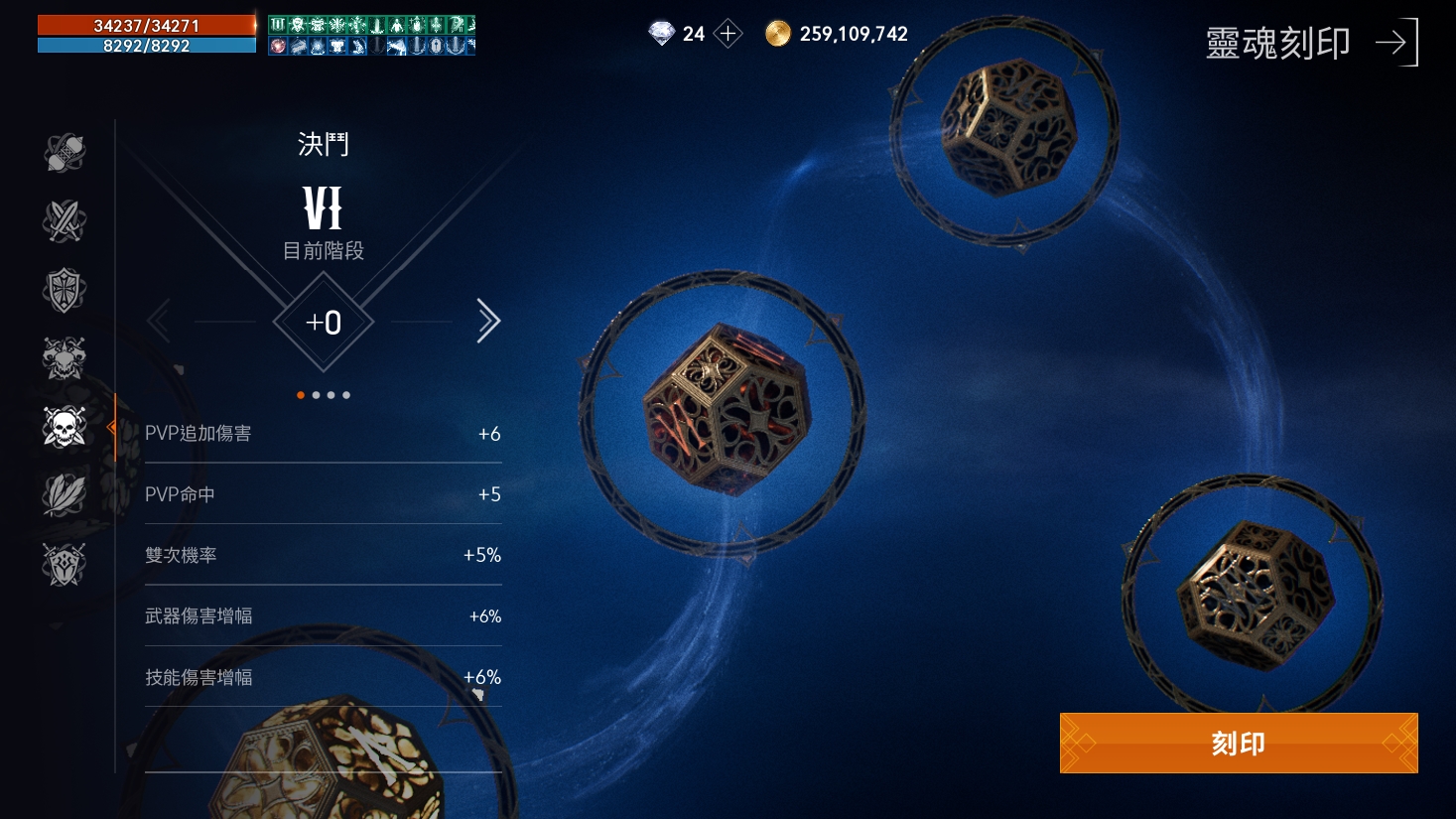Image resolution: width=1456 pixels, height=819 pixels.
Task: Select the top bronze soul cube
Action: (1006, 127)
